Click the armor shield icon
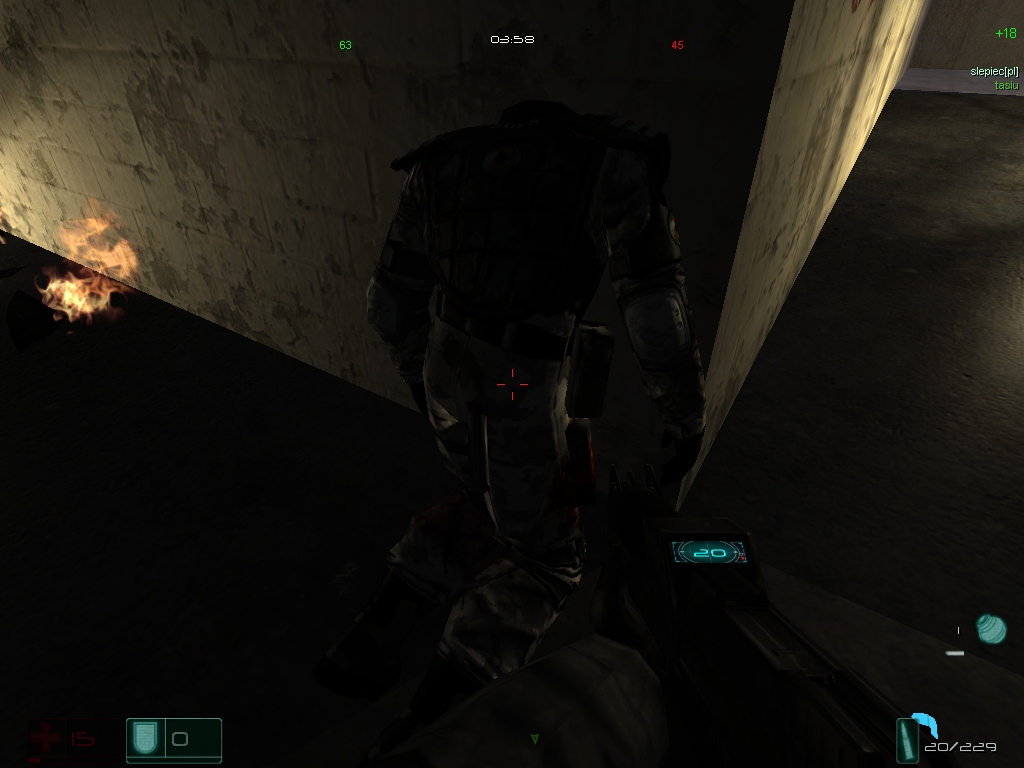Viewport: 1024px width, 768px height. click(x=146, y=739)
